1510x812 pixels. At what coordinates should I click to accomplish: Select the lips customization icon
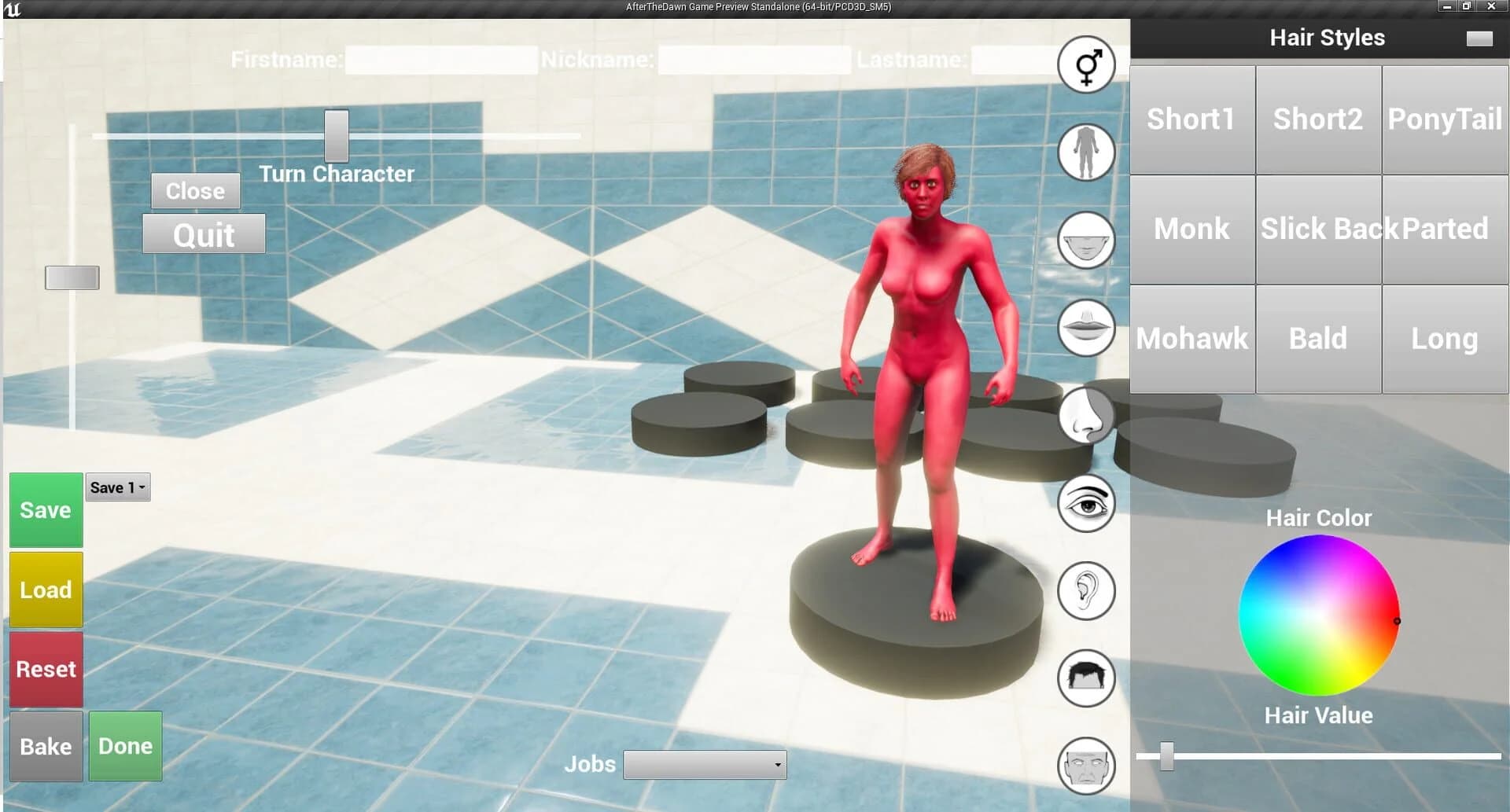pyautogui.click(x=1085, y=329)
